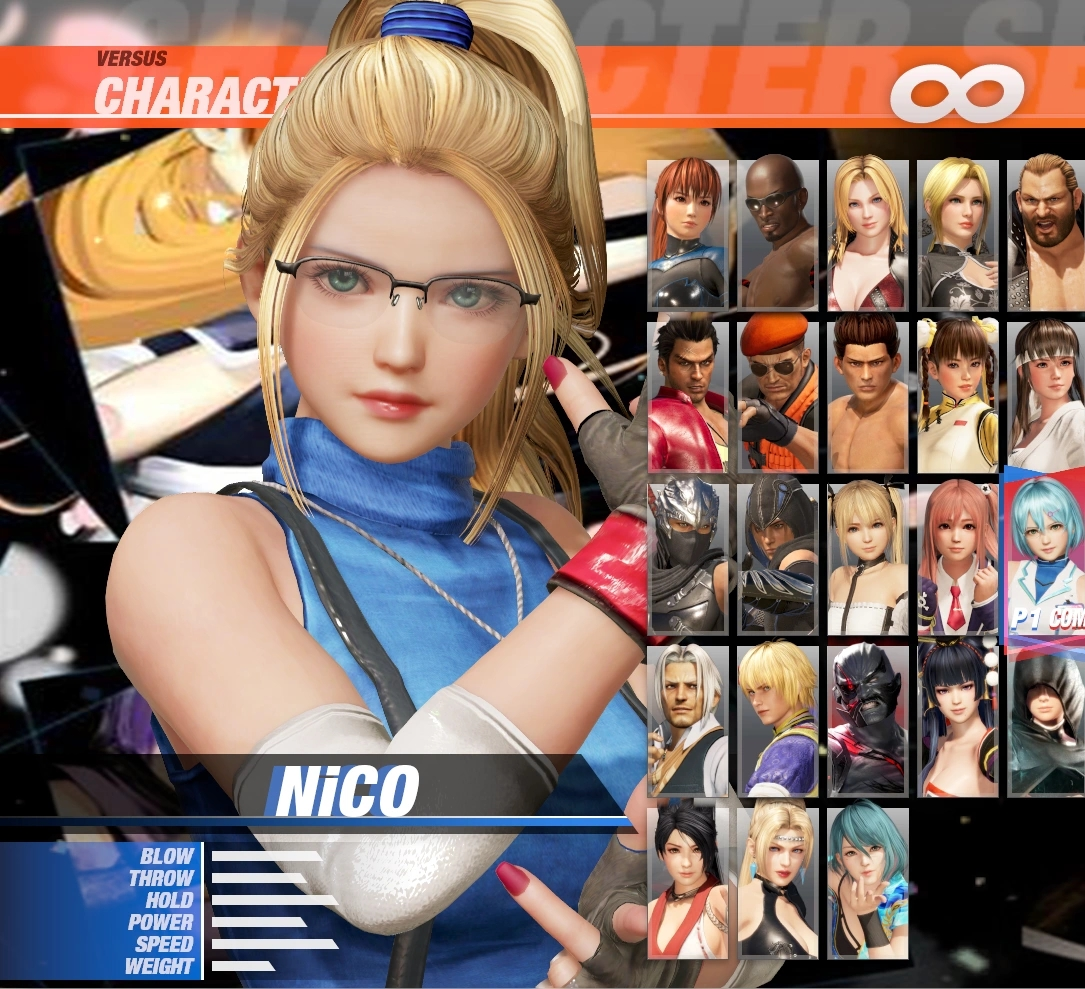Select Hayate, the dark masked ninja

[777, 558]
